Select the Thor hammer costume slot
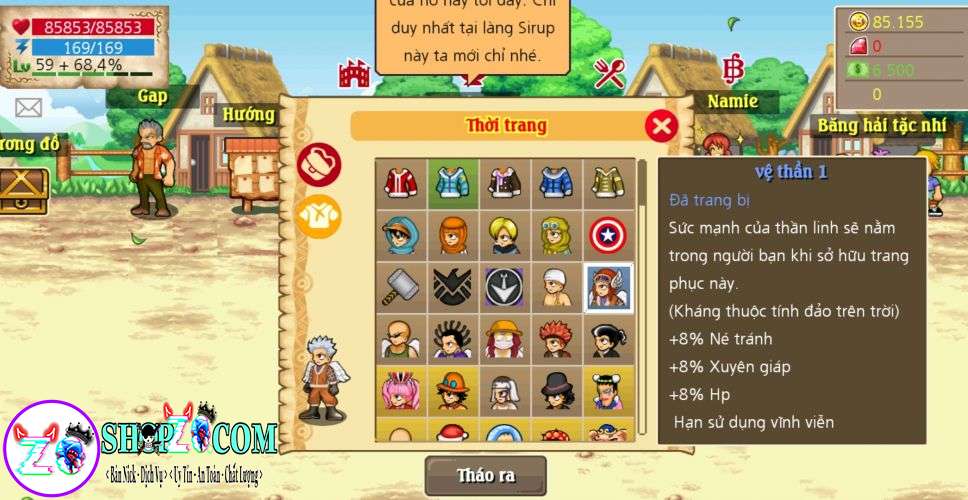This screenshot has width=968, height=500. 401,287
